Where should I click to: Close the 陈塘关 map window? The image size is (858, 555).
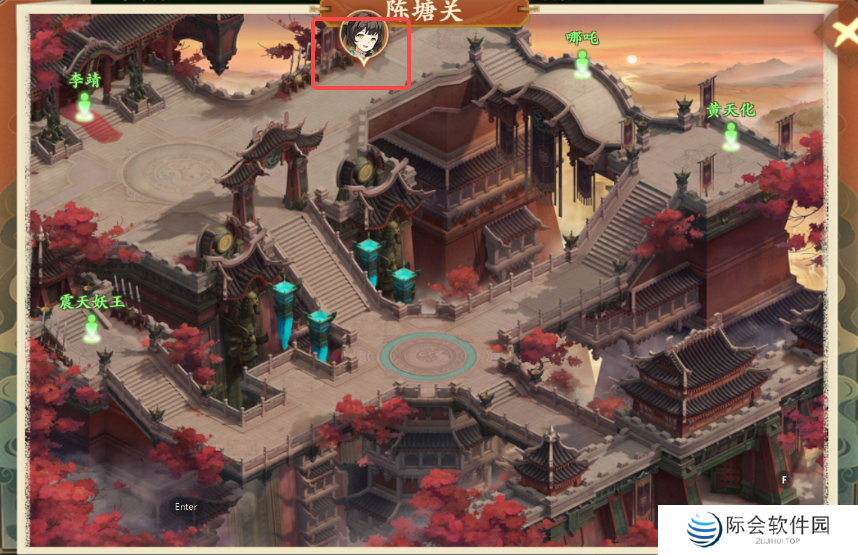coord(838,27)
